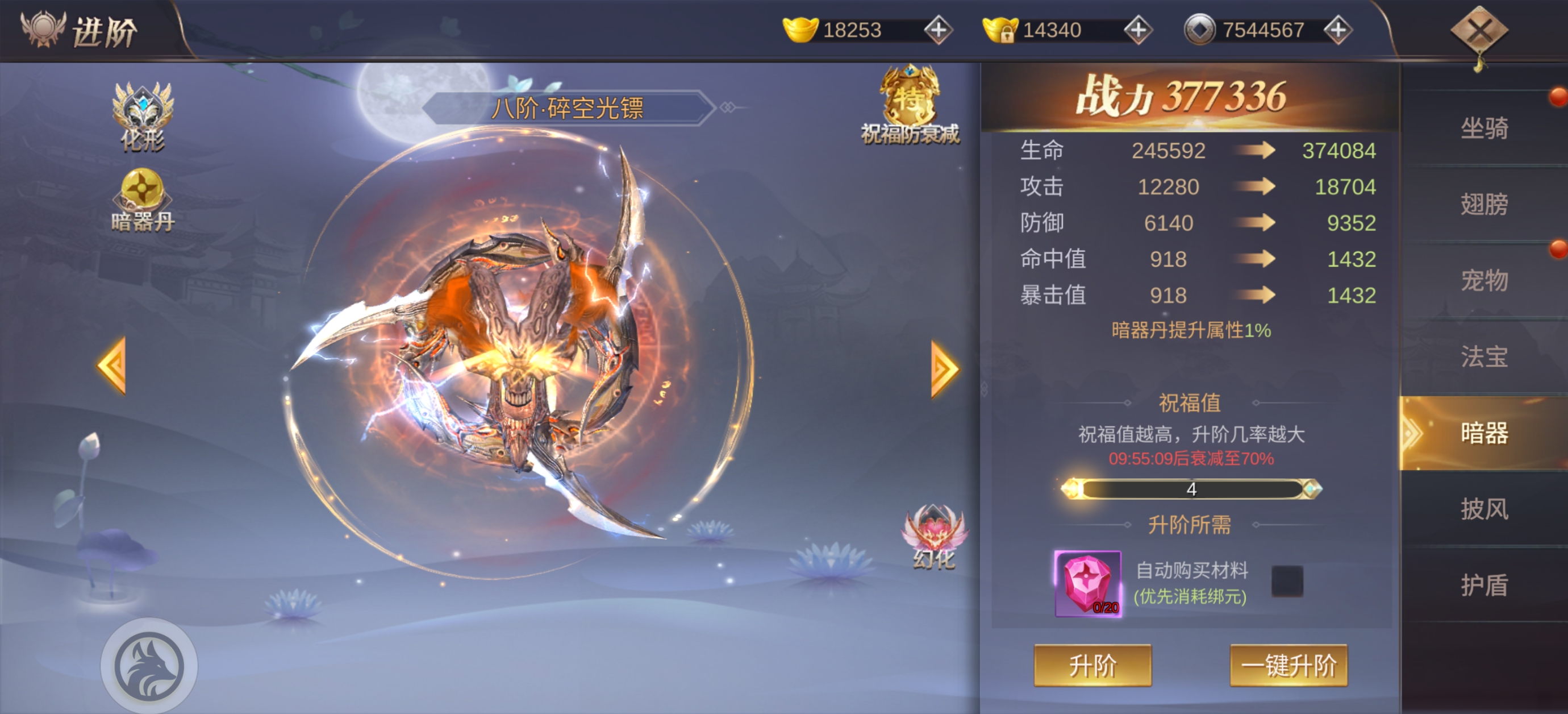Show the next weapon with right arrow
This screenshot has height=714, width=1568.
tap(945, 369)
